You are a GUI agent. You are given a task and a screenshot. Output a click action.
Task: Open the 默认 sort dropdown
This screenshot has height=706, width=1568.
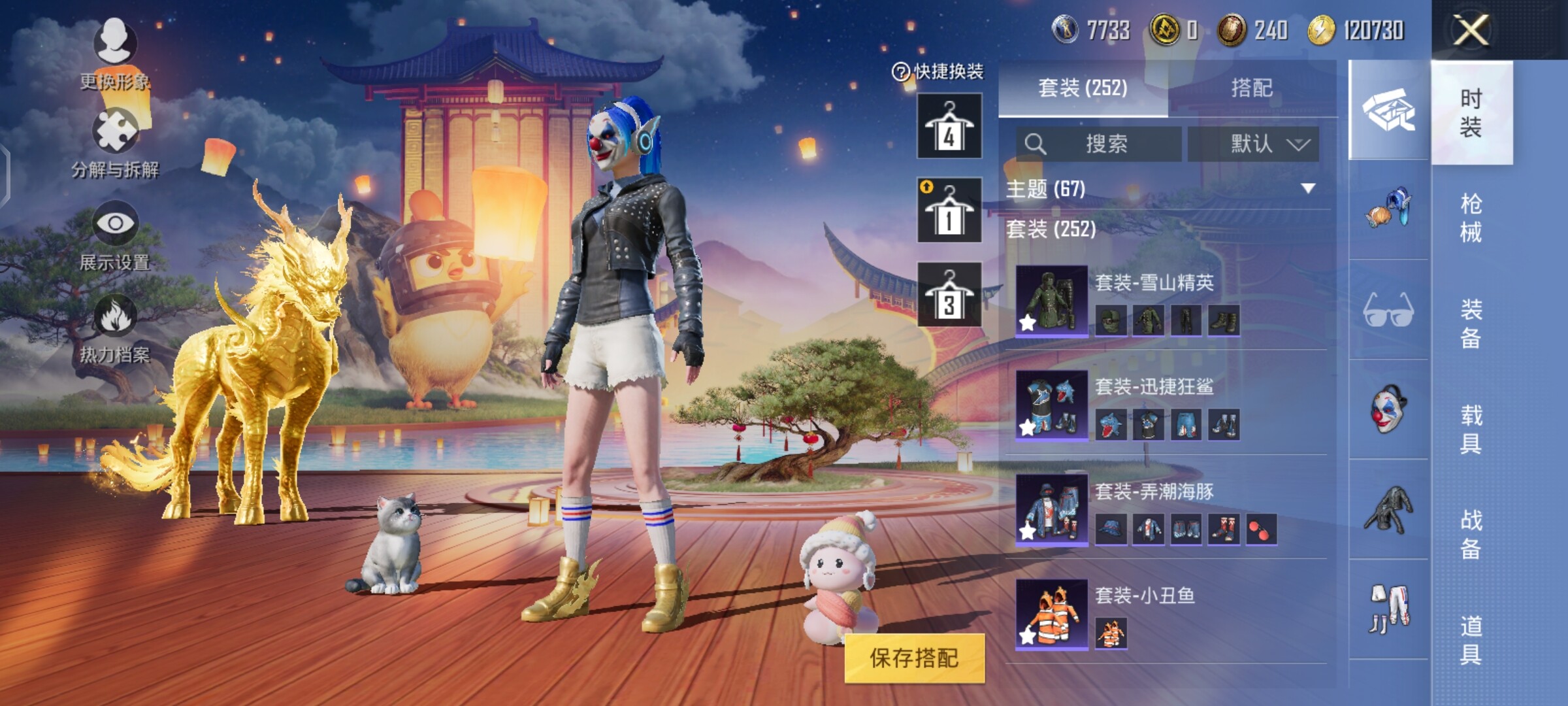(1253, 144)
